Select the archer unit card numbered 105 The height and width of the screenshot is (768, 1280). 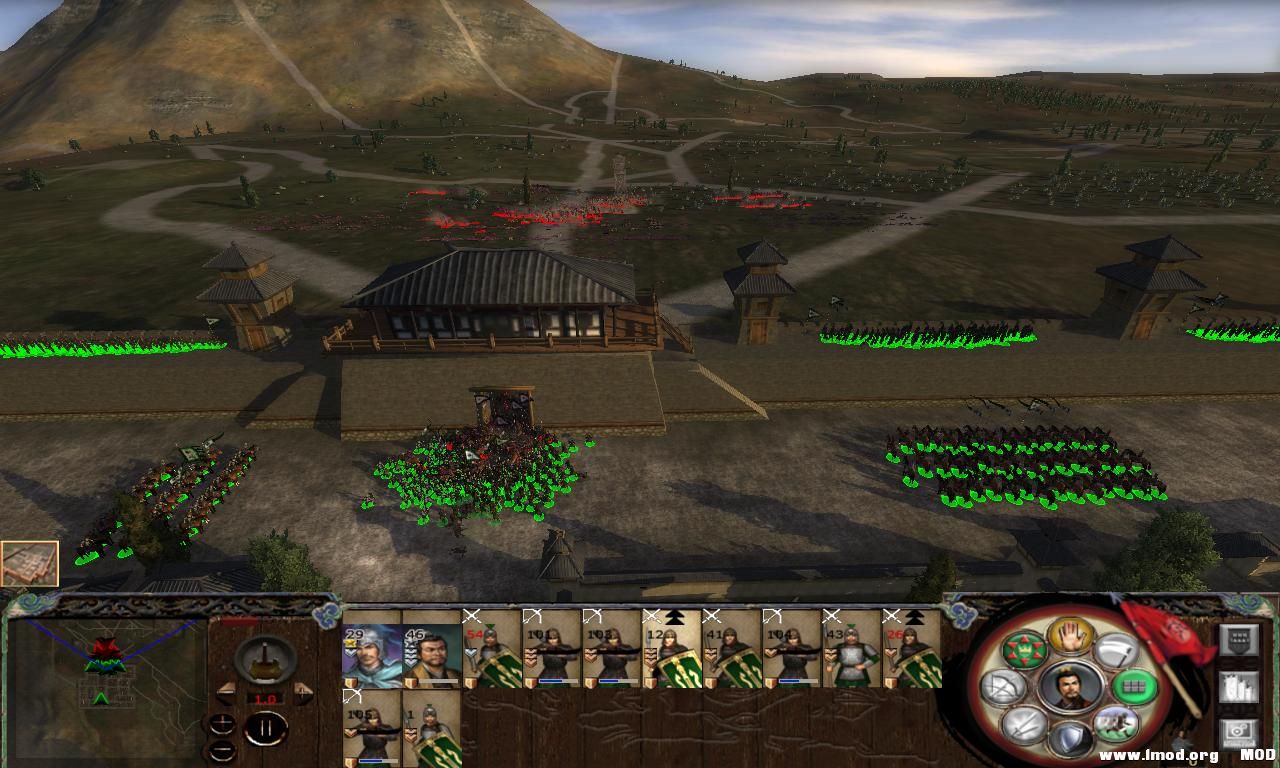(x=372, y=729)
